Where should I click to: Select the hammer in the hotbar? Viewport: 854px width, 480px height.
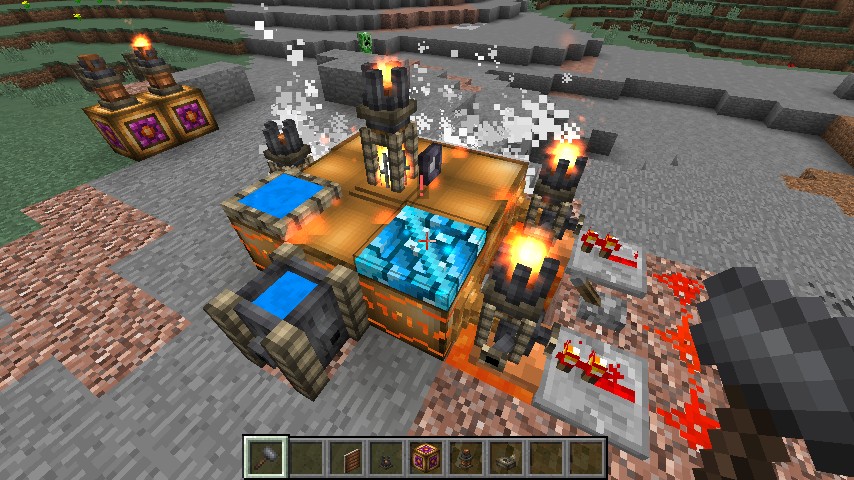[x=266, y=457]
